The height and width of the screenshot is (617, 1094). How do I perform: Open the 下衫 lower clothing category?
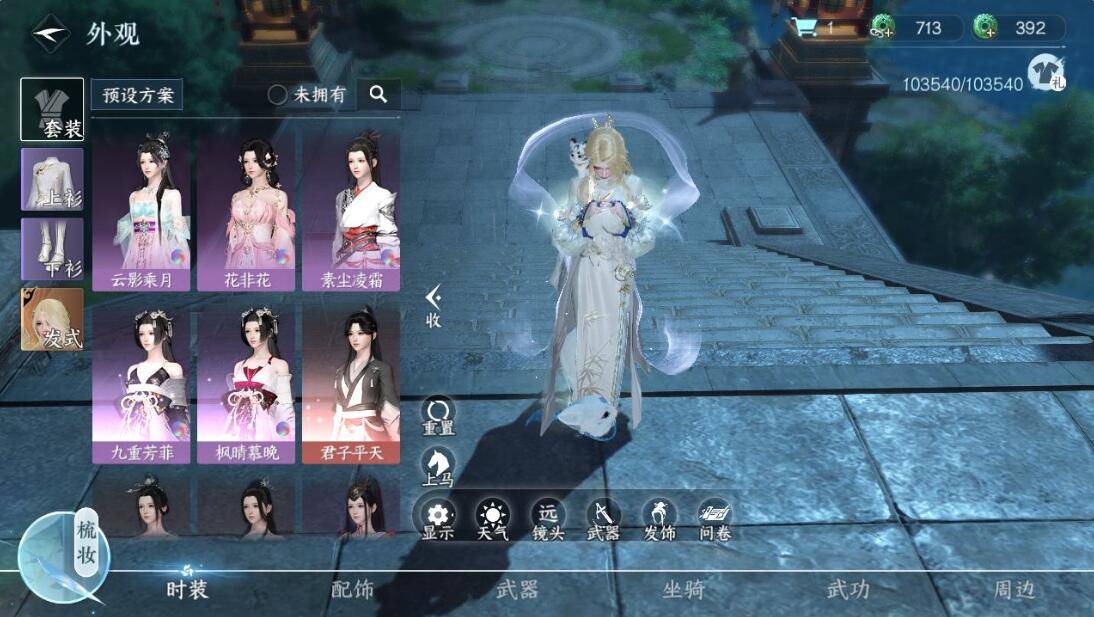pyautogui.click(x=52, y=249)
